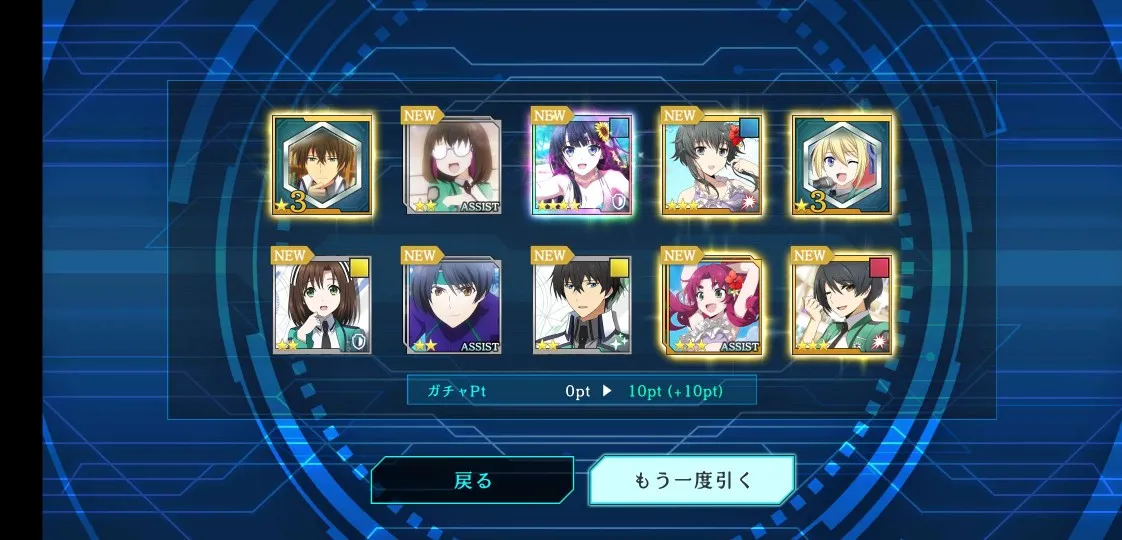Pull again with もう一度引く button
This screenshot has height=540, width=1122.
point(692,480)
